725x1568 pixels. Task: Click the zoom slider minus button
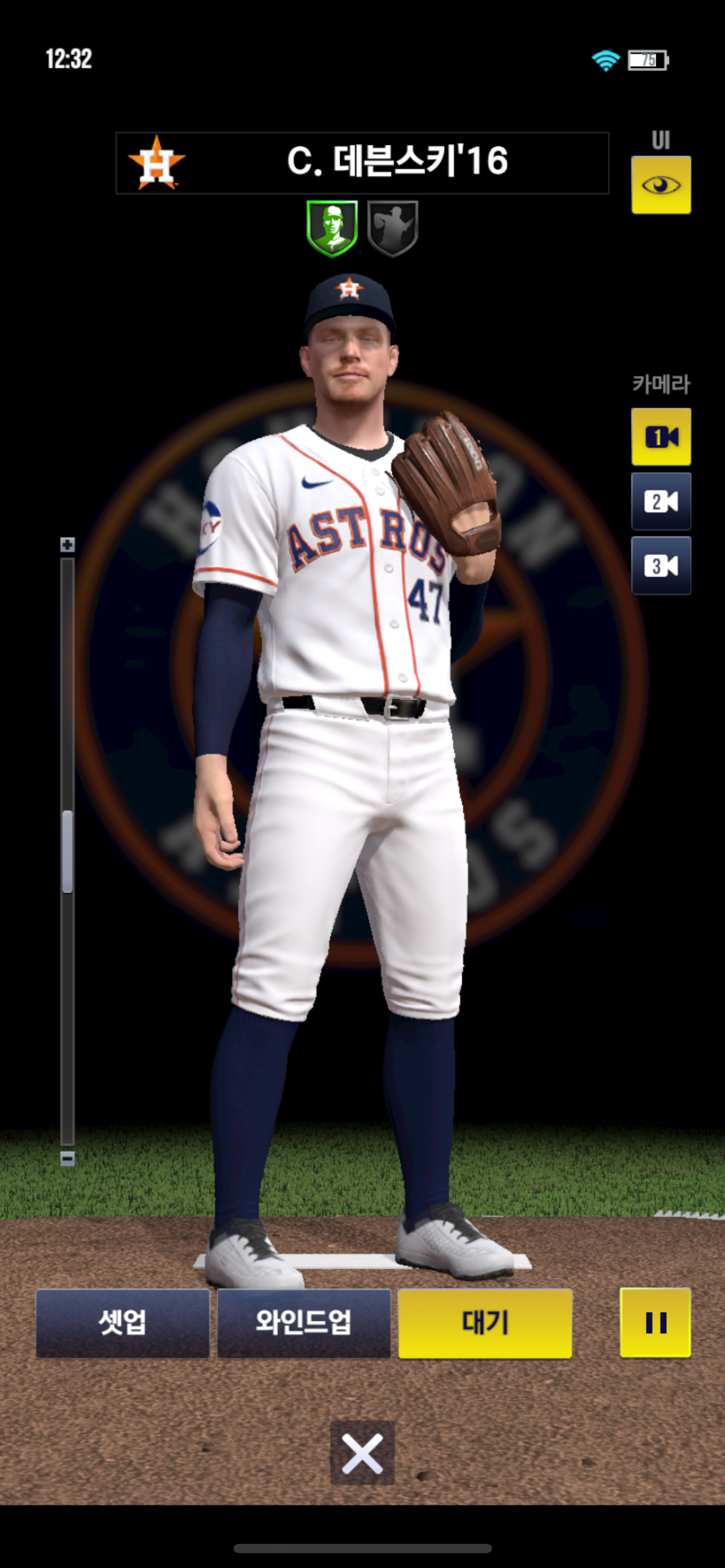(x=68, y=1159)
